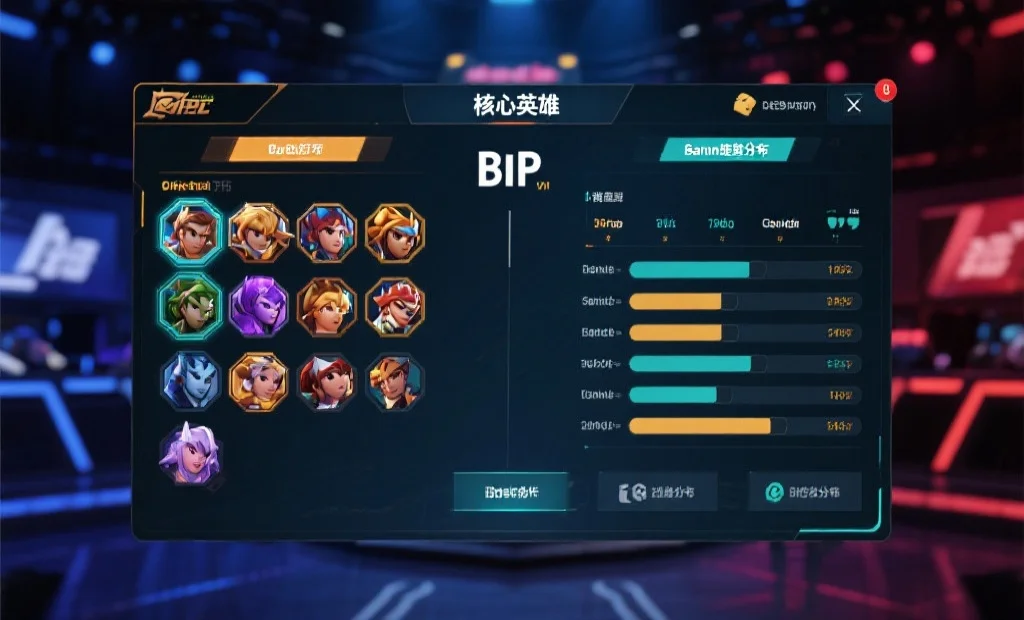
Task: Select the purple crystal hero portrait
Action: (259, 306)
